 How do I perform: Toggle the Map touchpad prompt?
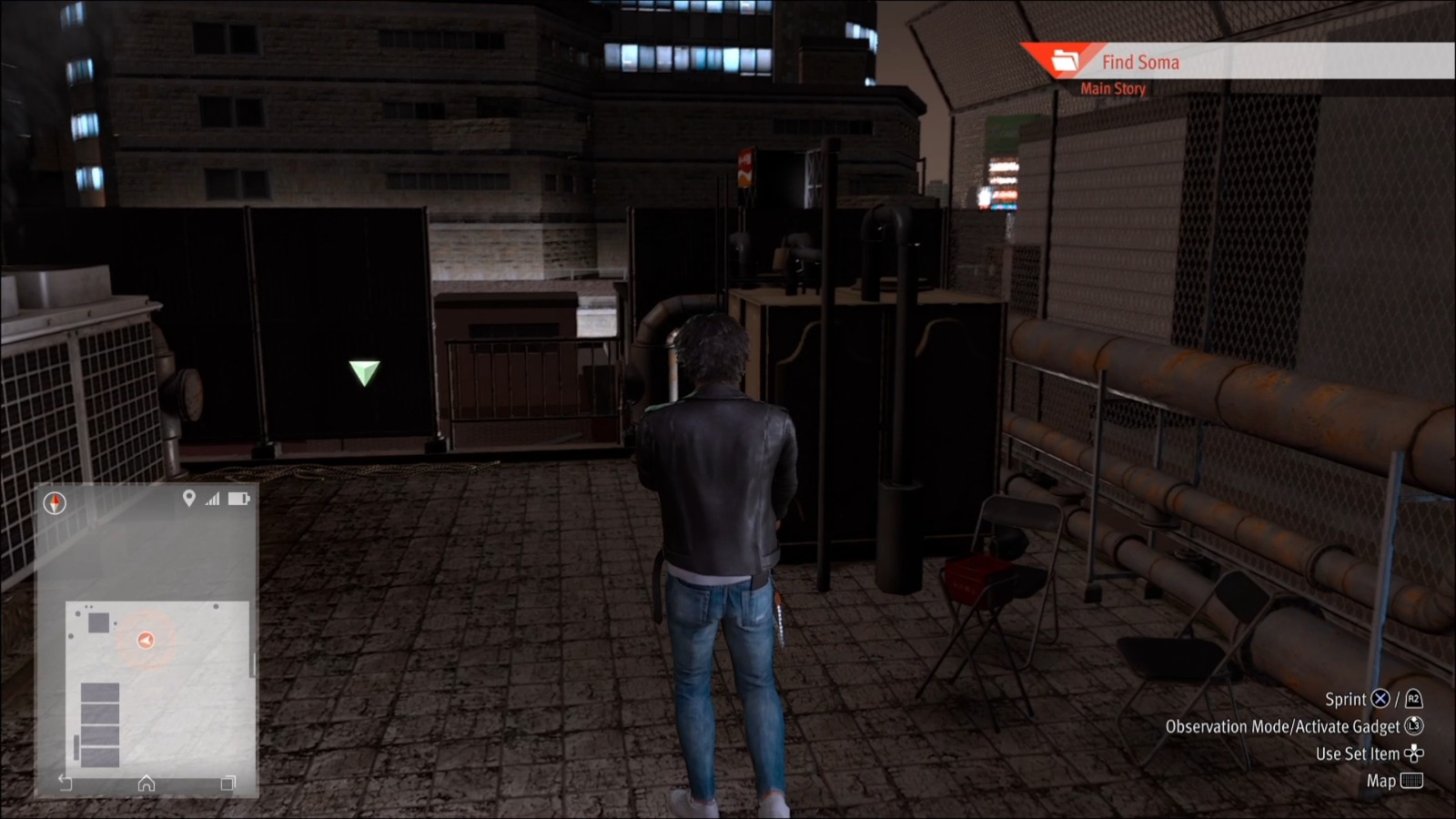(x=1412, y=781)
